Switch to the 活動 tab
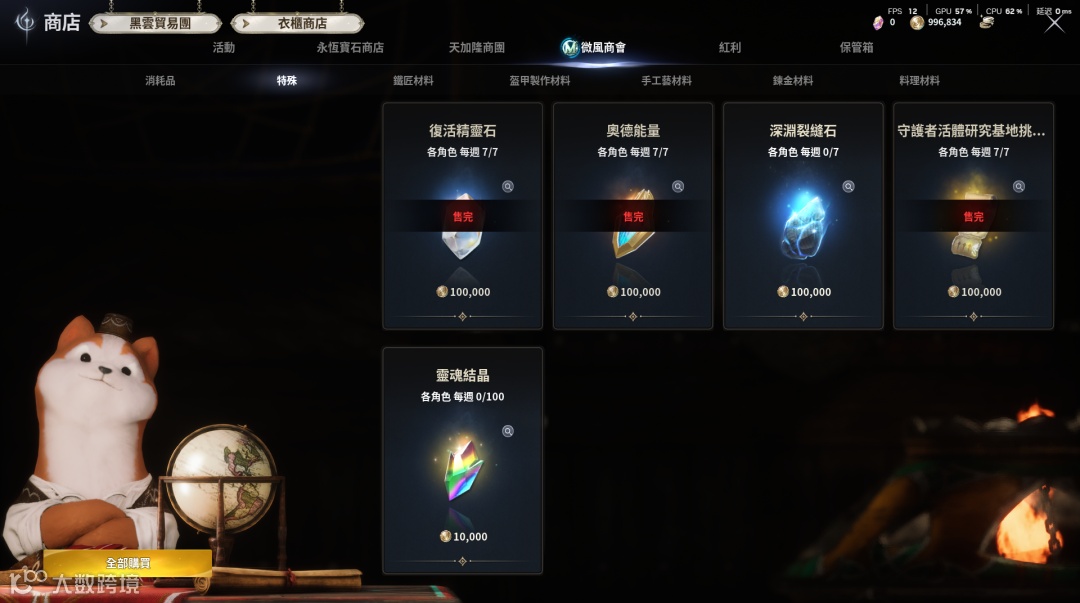1080x603 pixels. (x=224, y=47)
